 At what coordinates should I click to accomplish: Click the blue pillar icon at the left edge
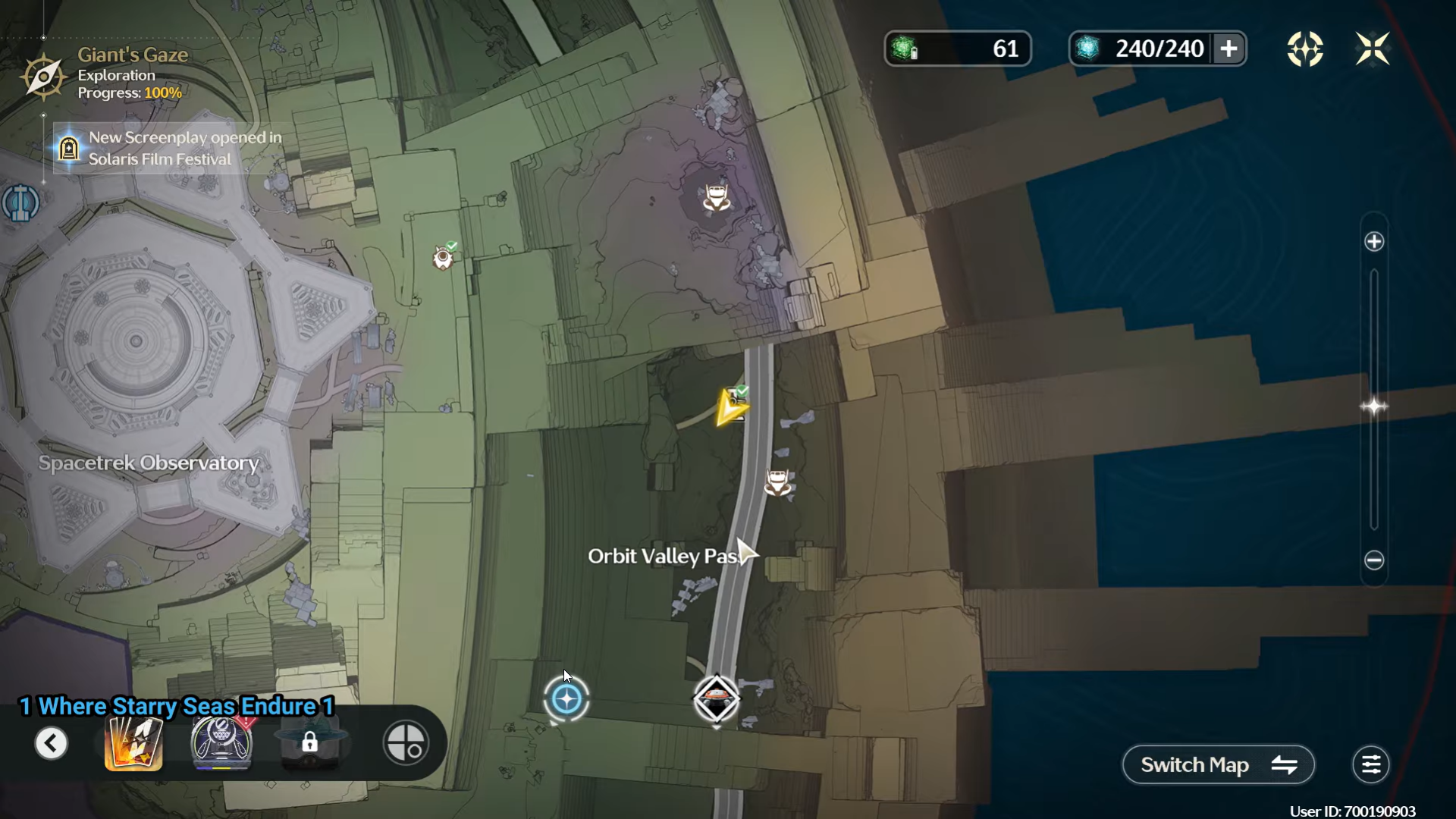(18, 202)
